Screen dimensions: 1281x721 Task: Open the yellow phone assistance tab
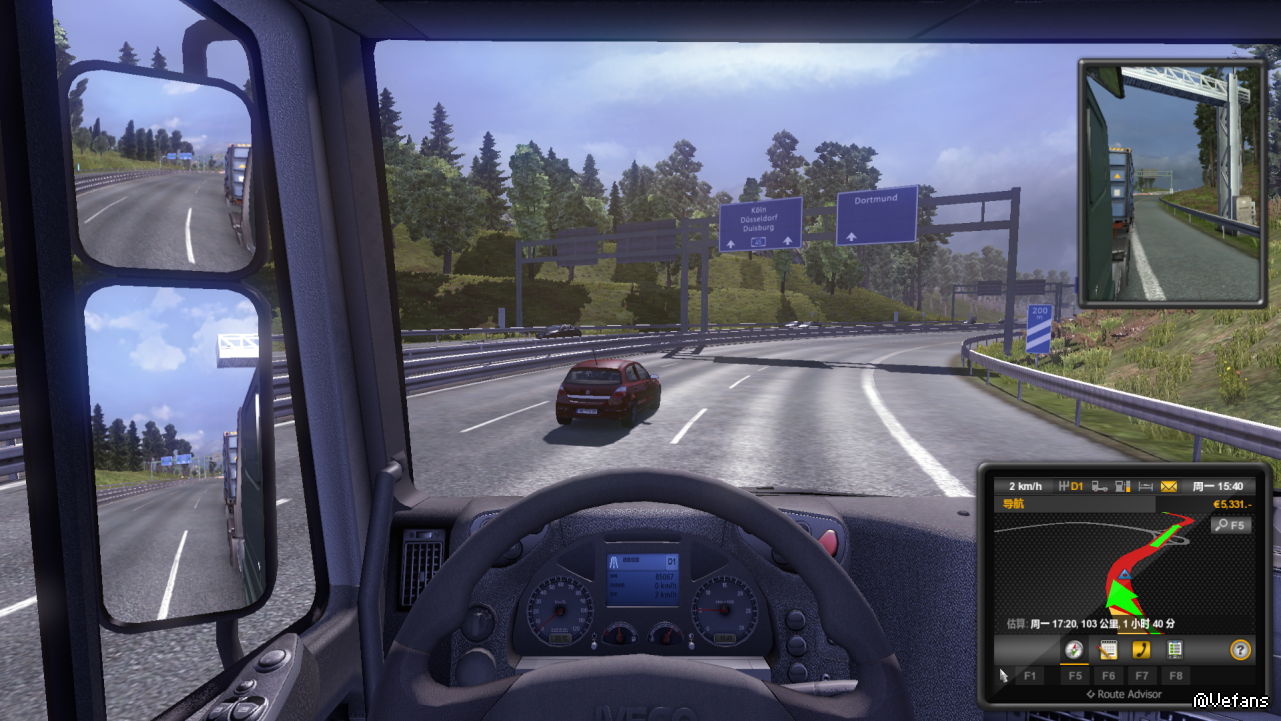1141,650
